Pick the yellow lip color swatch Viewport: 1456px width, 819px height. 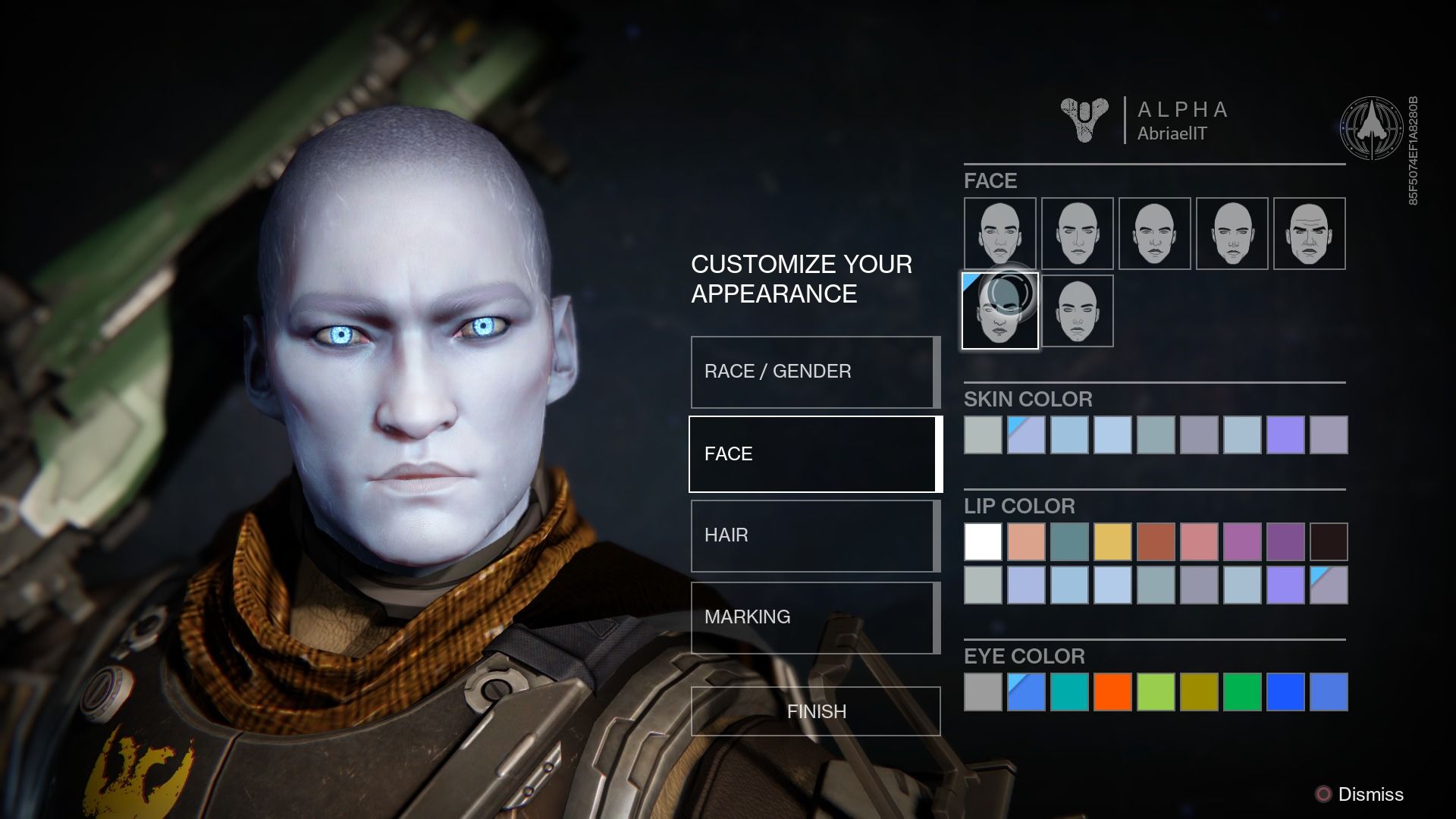(1113, 541)
